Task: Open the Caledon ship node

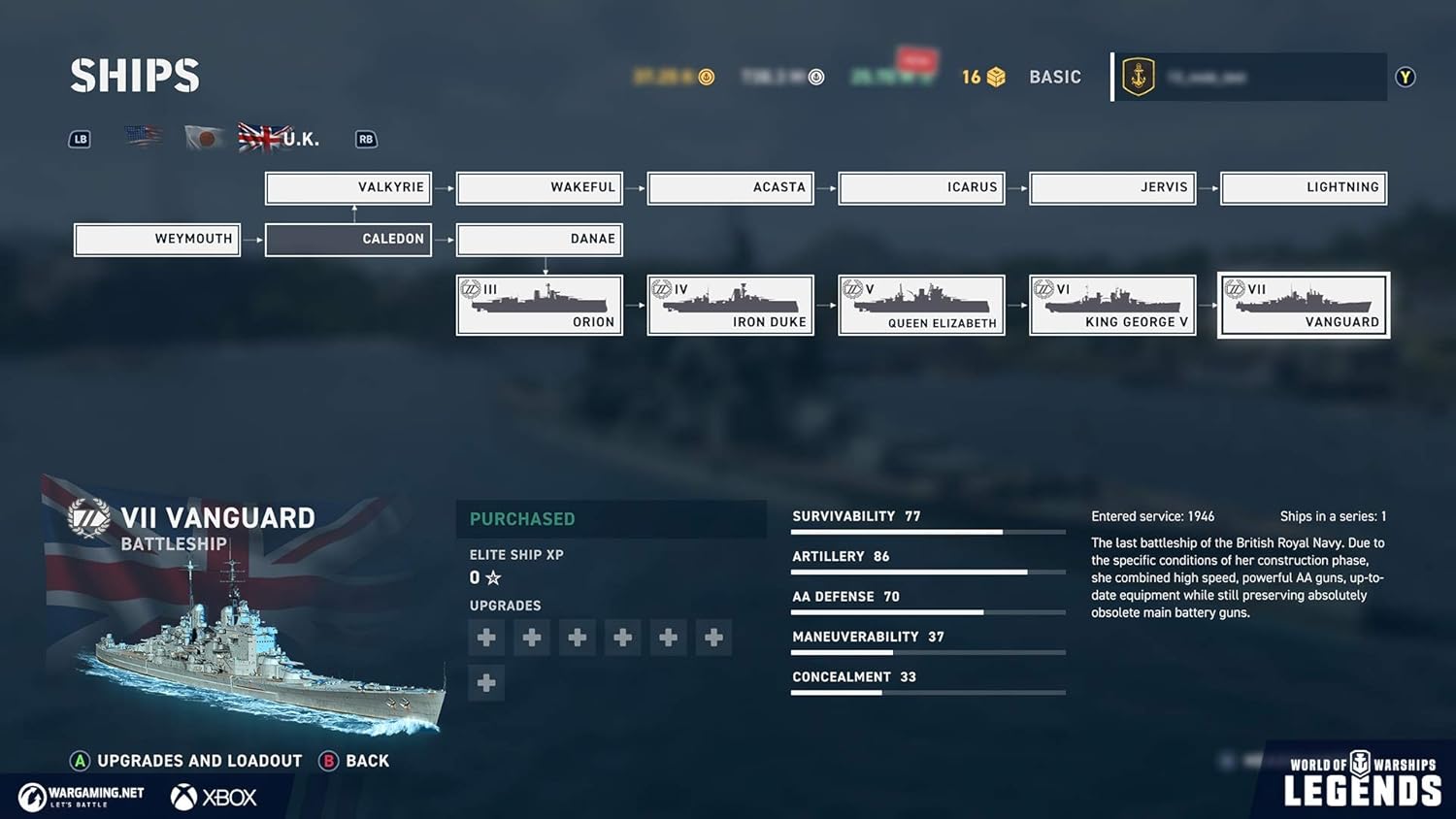Action: (348, 239)
